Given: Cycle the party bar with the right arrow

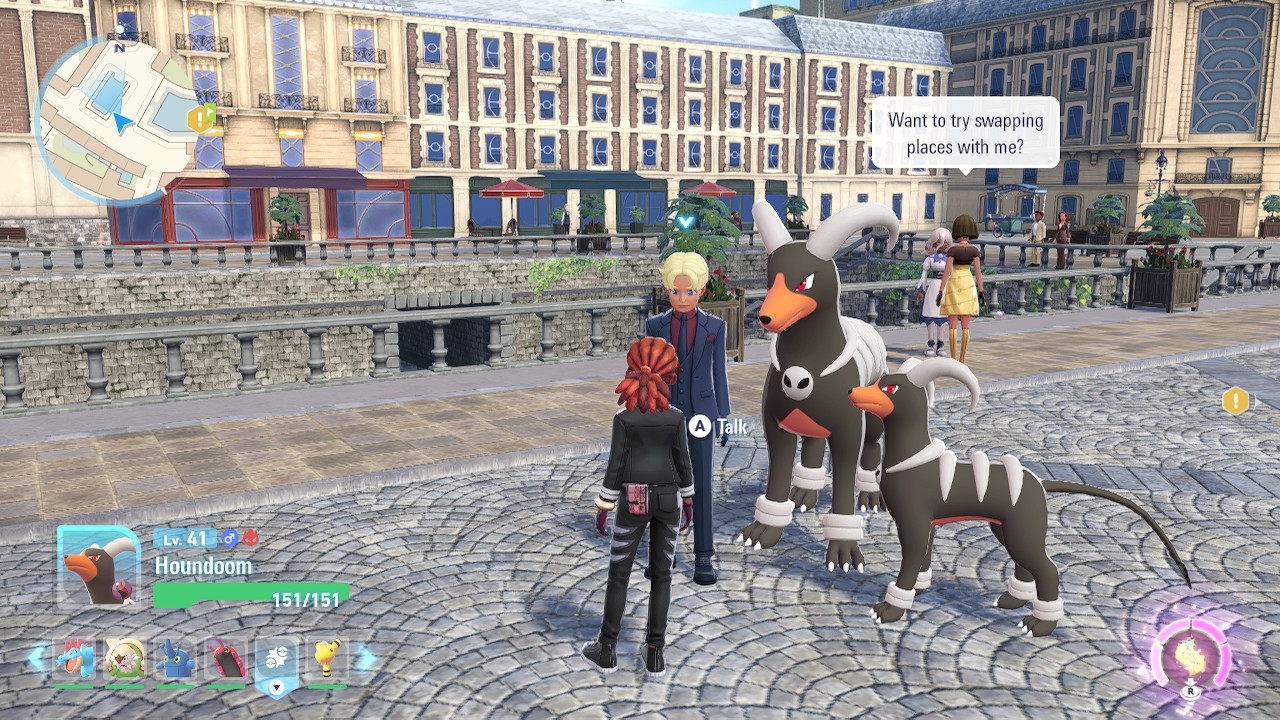Looking at the screenshot, I should 366,658.
